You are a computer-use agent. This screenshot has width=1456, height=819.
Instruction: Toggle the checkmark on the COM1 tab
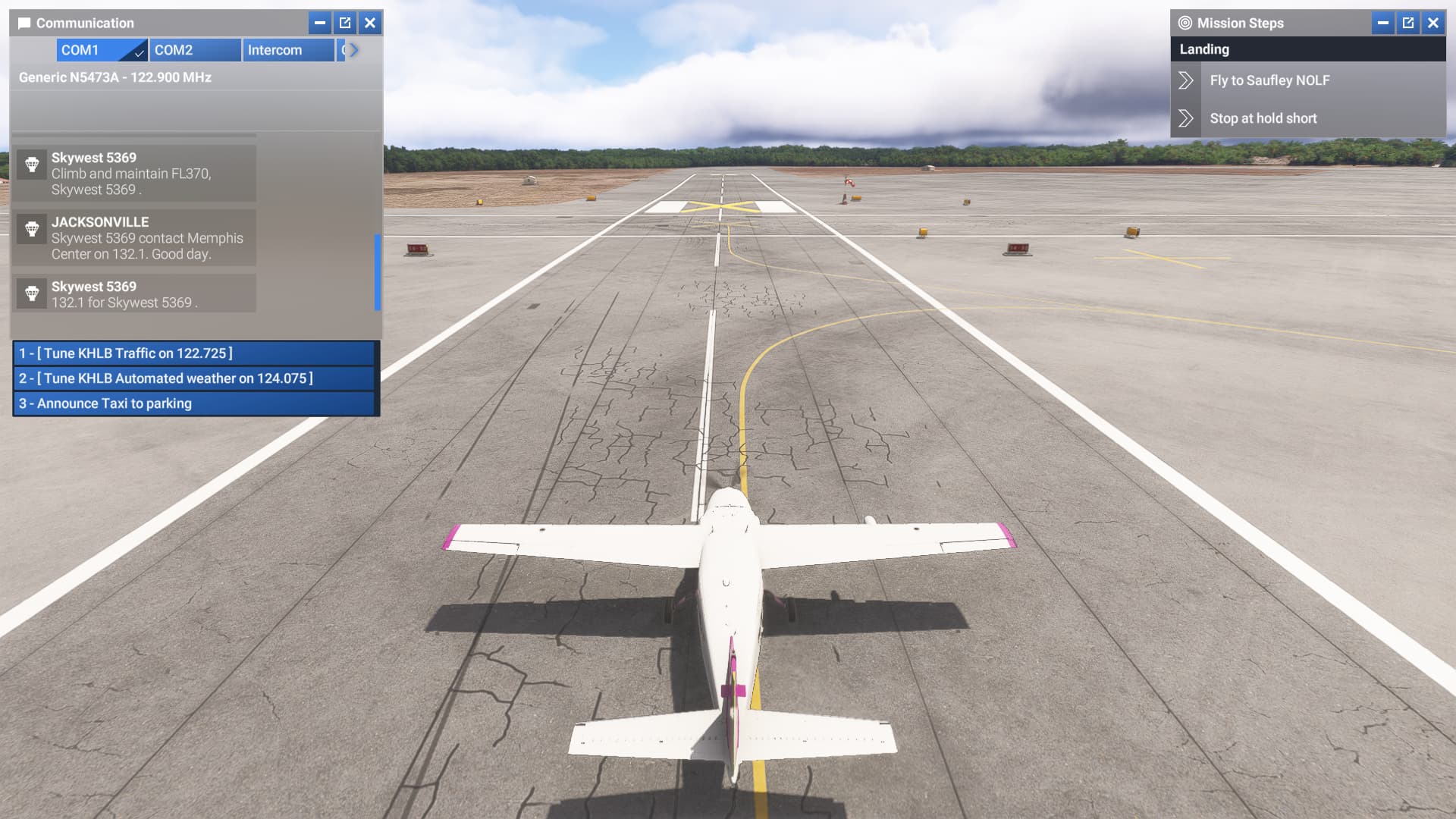(139, 53)
